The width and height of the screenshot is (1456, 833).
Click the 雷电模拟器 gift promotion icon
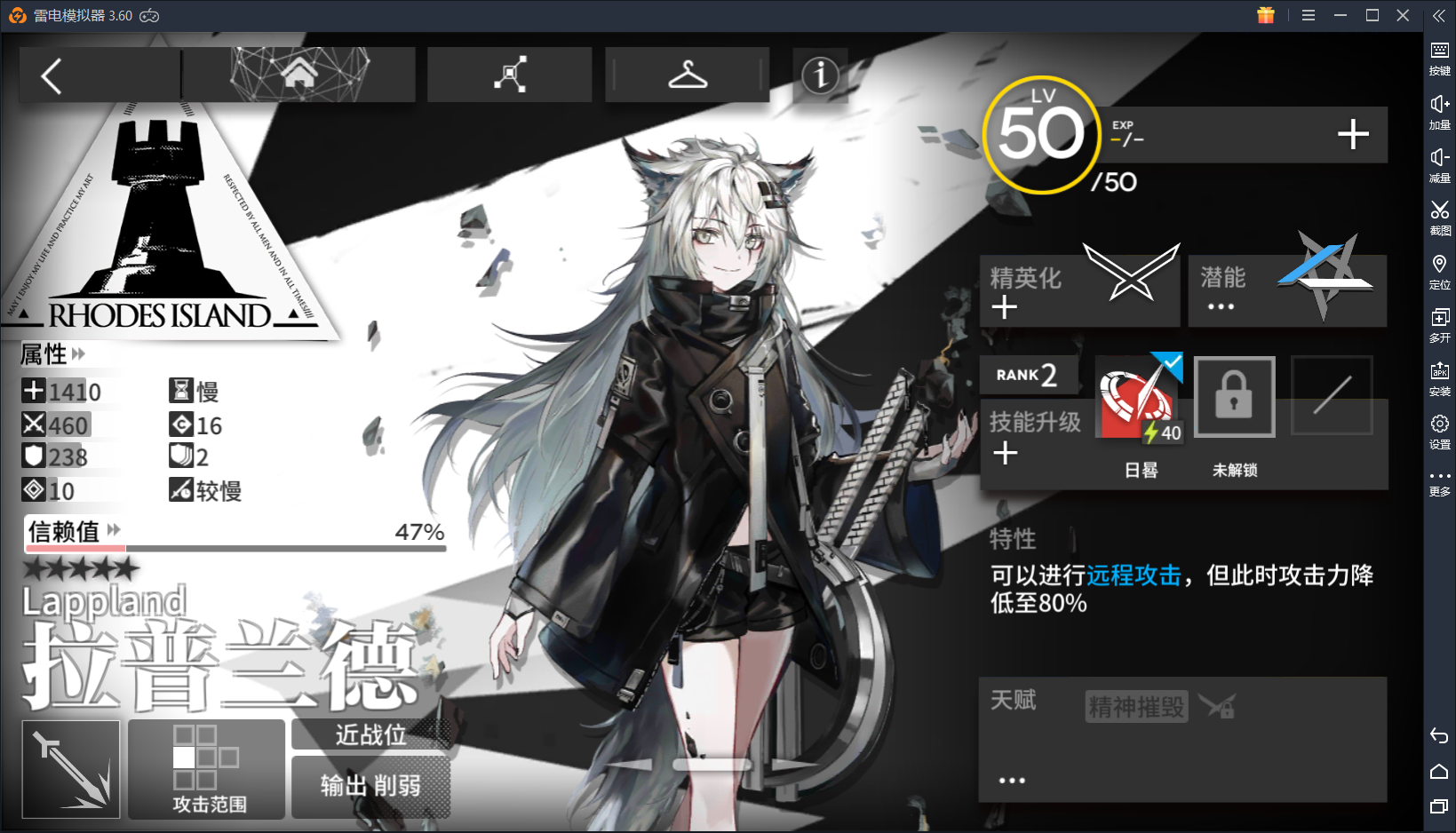click(1265, 15)
